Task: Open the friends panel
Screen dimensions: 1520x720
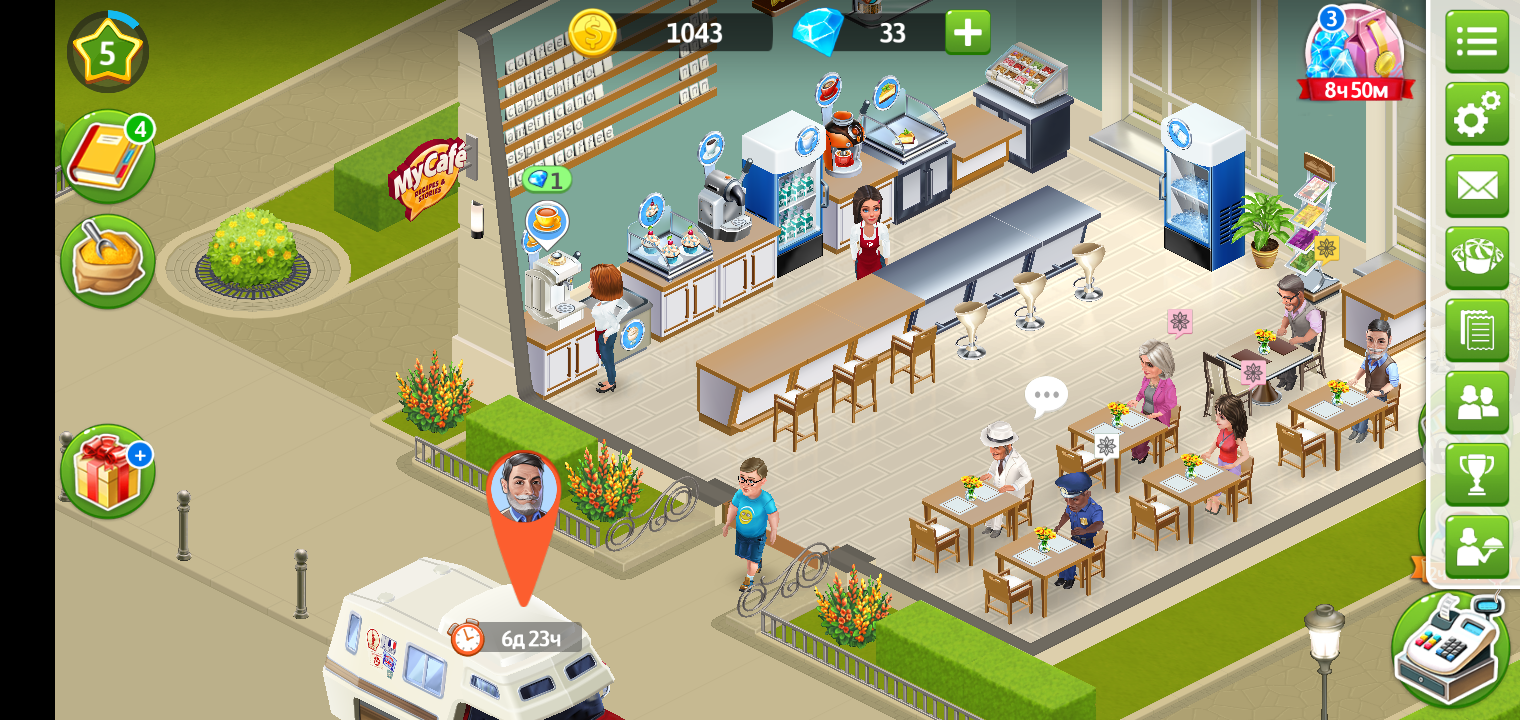Action: [x=1476, y=402]
